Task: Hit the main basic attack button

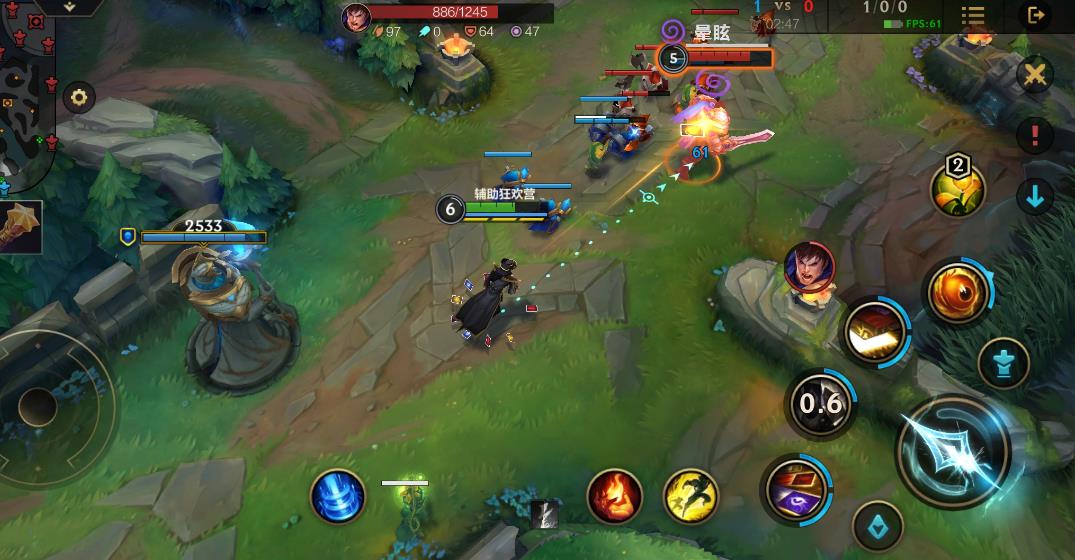Action: [x=953, y=451]
